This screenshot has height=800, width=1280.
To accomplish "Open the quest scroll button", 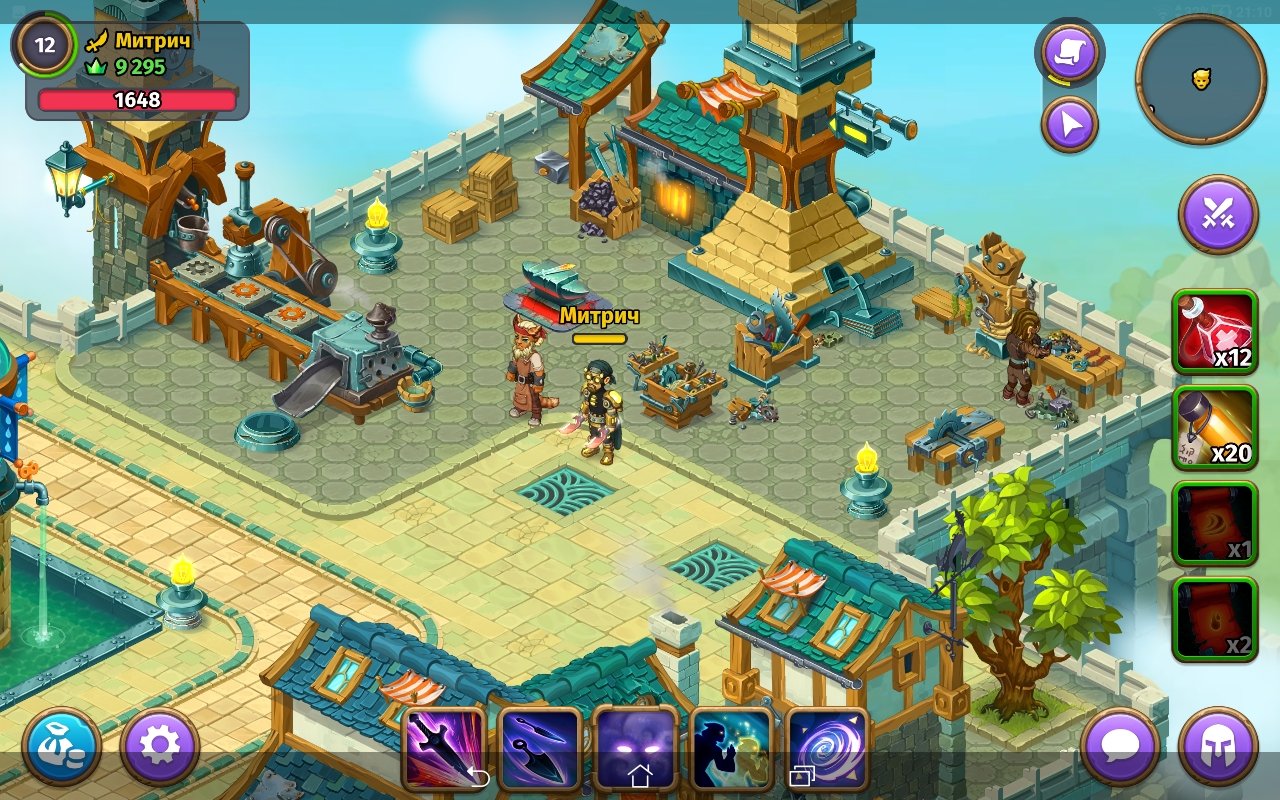I will click(x=1069, y=54).
